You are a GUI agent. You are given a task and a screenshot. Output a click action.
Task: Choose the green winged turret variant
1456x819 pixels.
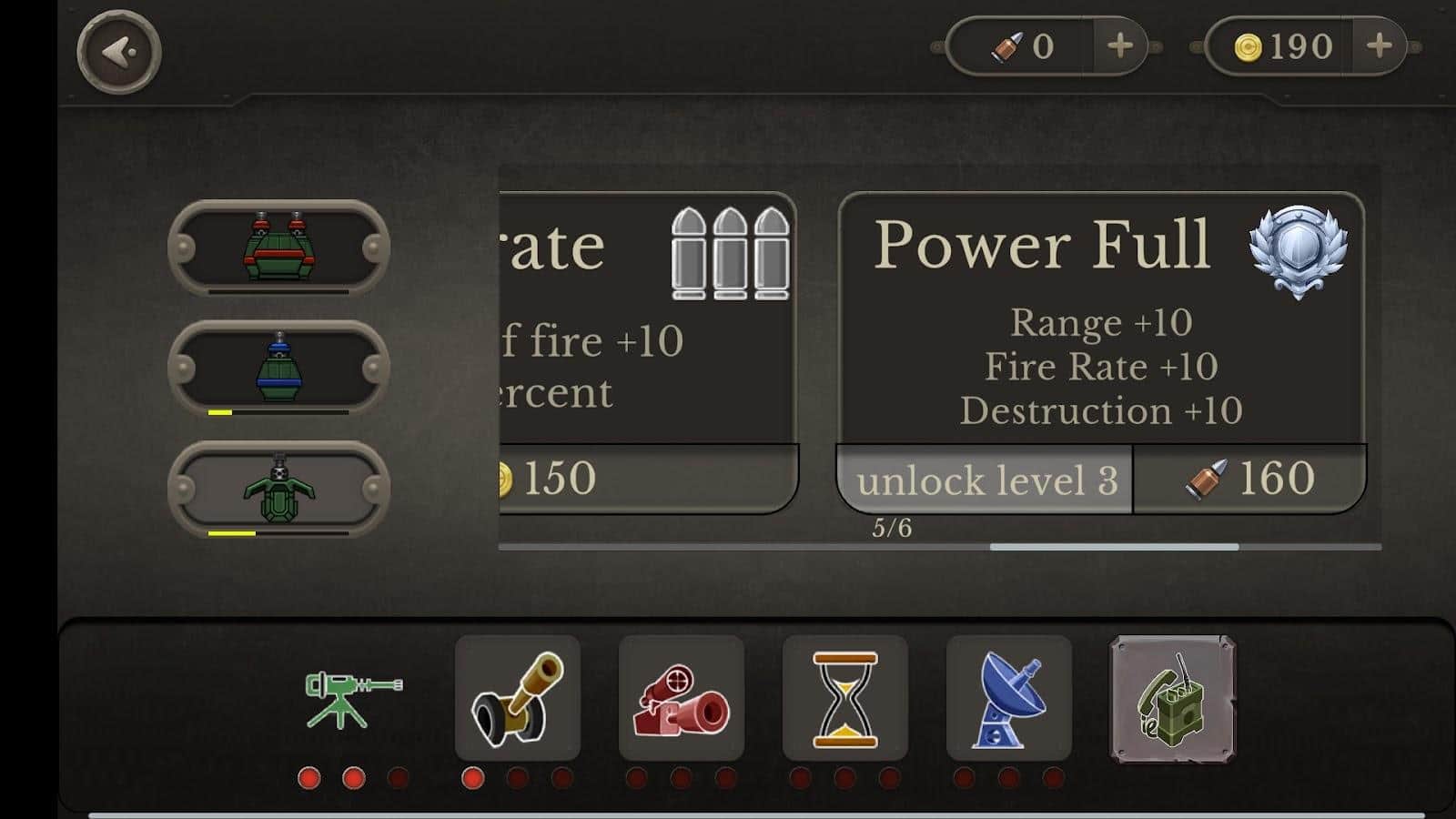click(x=278, y=489)
